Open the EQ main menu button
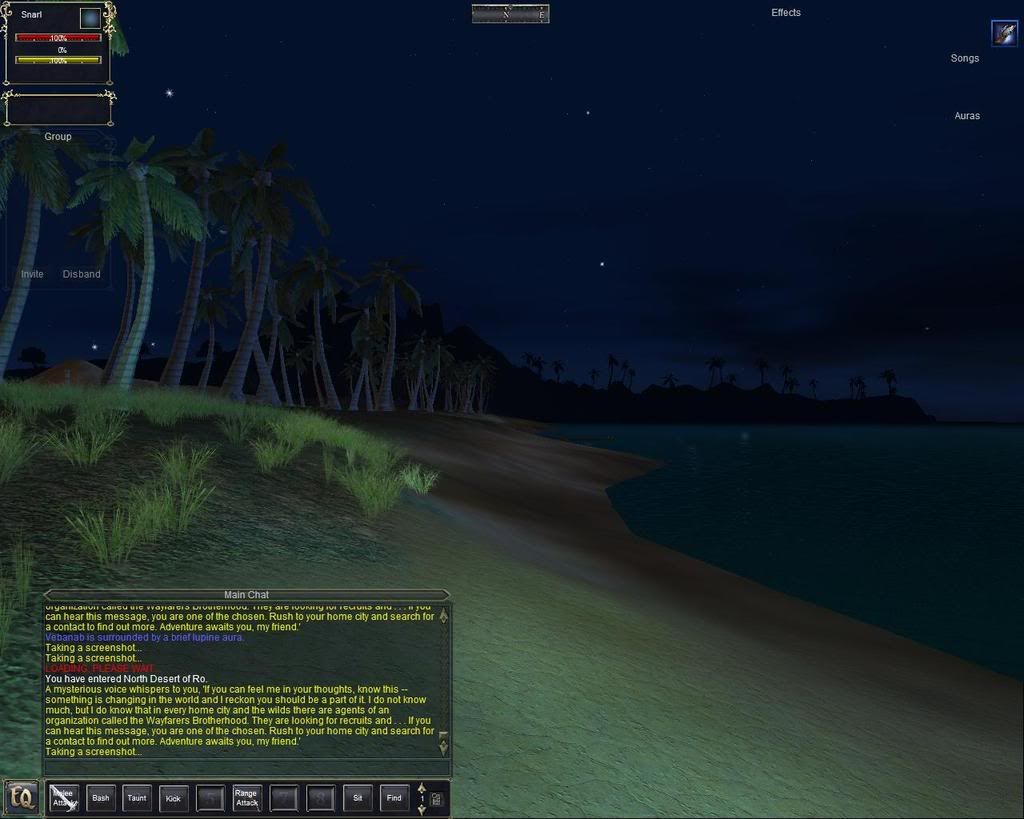1024x819 pixels. point(21,798)
